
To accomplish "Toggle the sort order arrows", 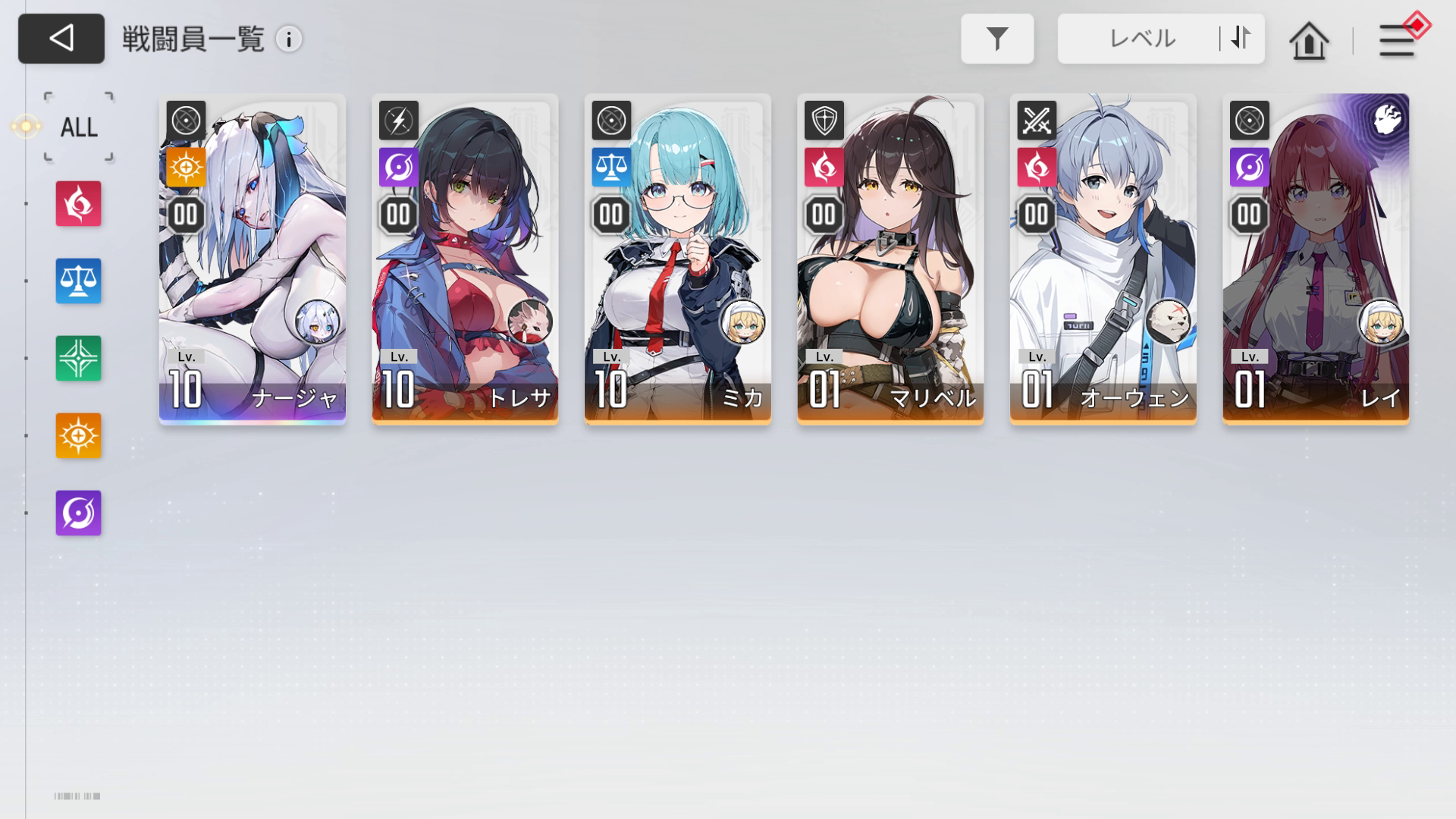I will click(1241, 38).
